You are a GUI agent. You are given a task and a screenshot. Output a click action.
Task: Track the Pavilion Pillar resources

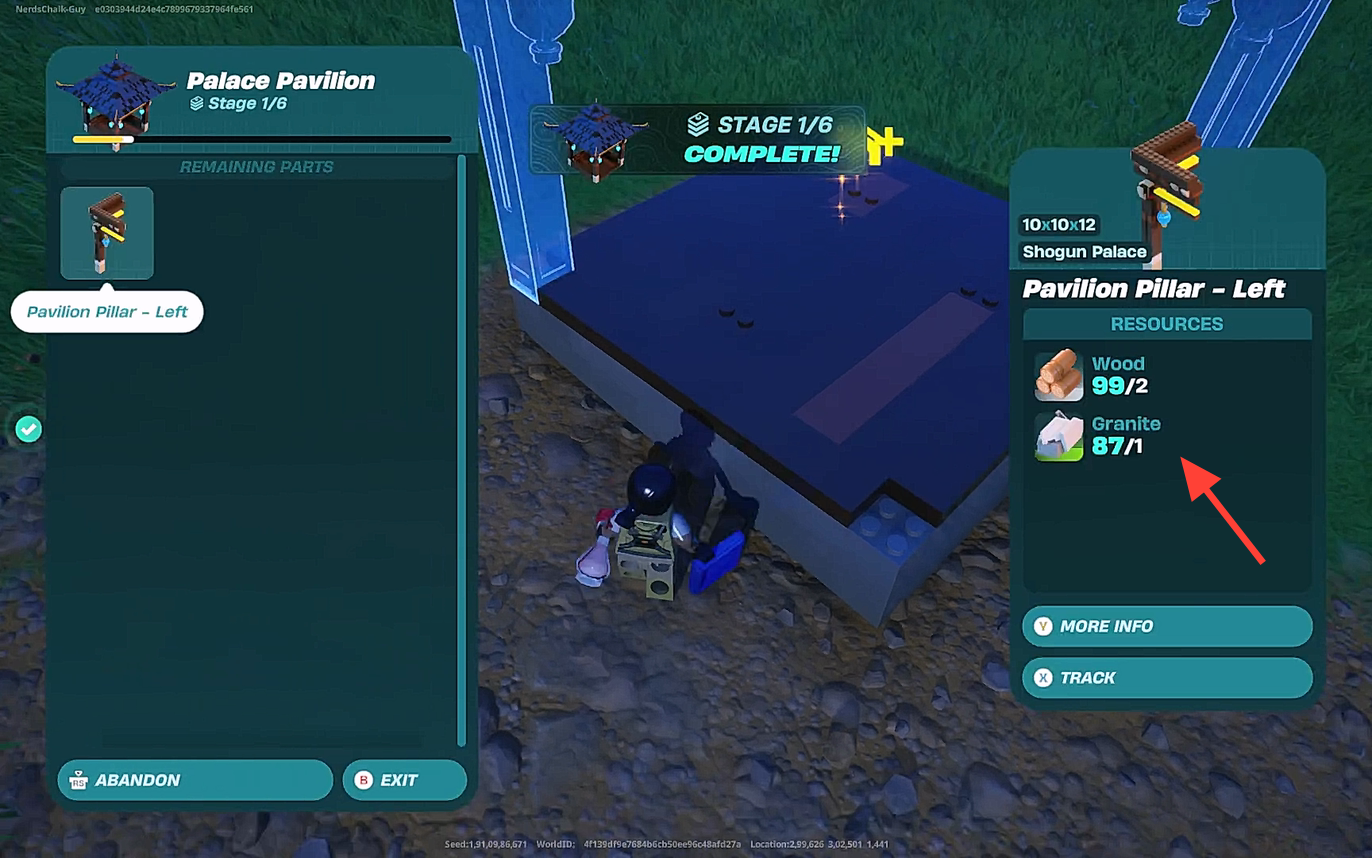[x=1166, y=678]
